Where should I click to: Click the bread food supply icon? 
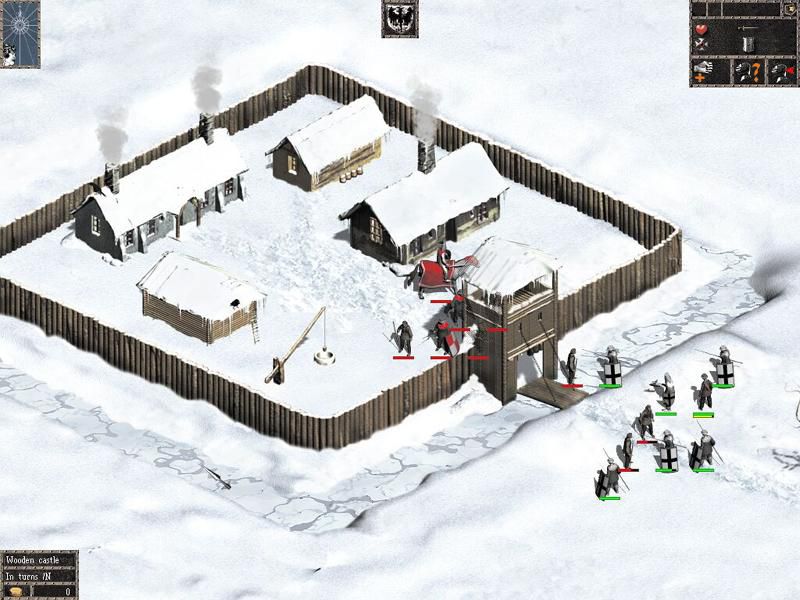16,591
